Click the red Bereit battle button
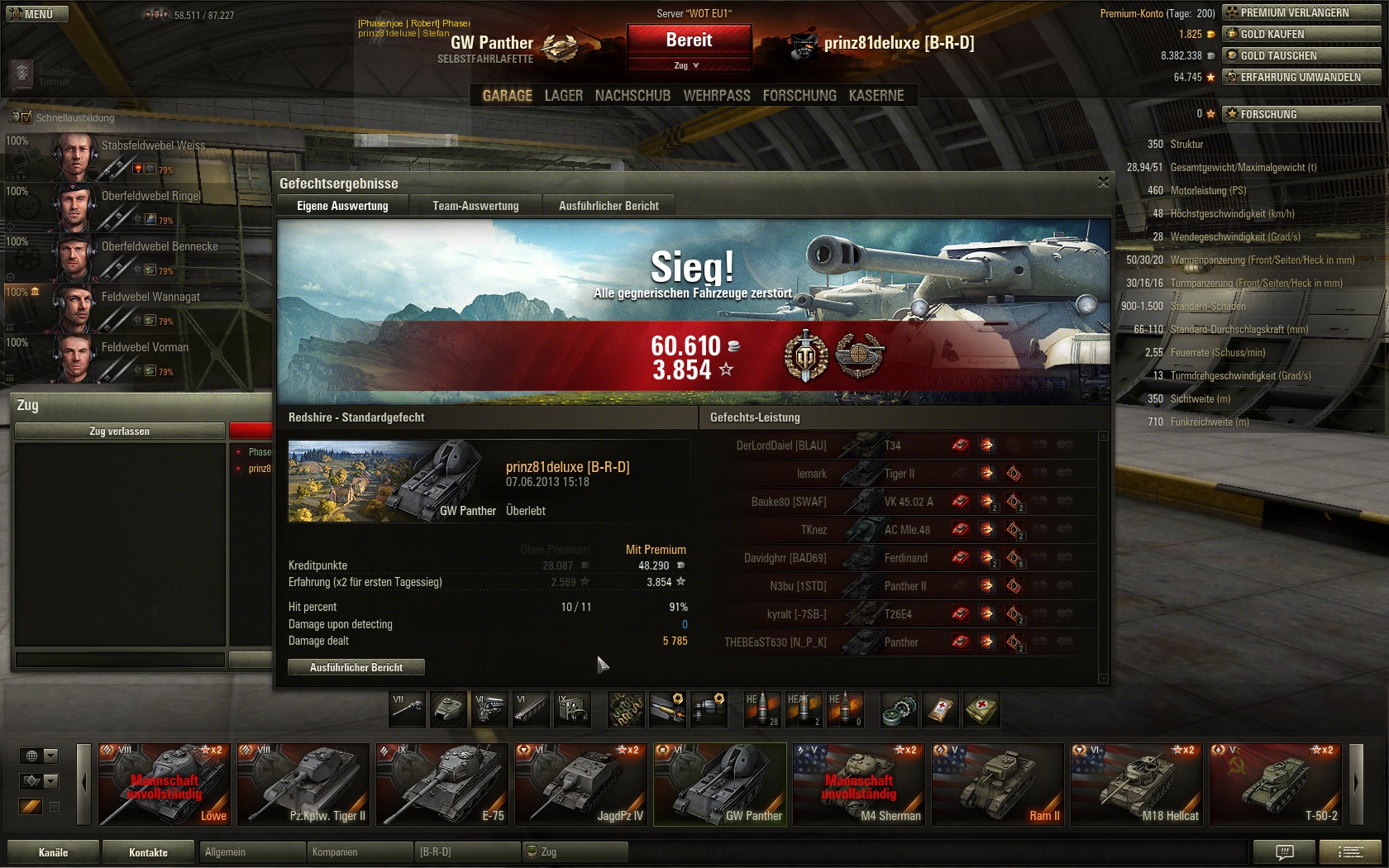This screenshot has width=1389, height=868. click(x=689, y=41)
